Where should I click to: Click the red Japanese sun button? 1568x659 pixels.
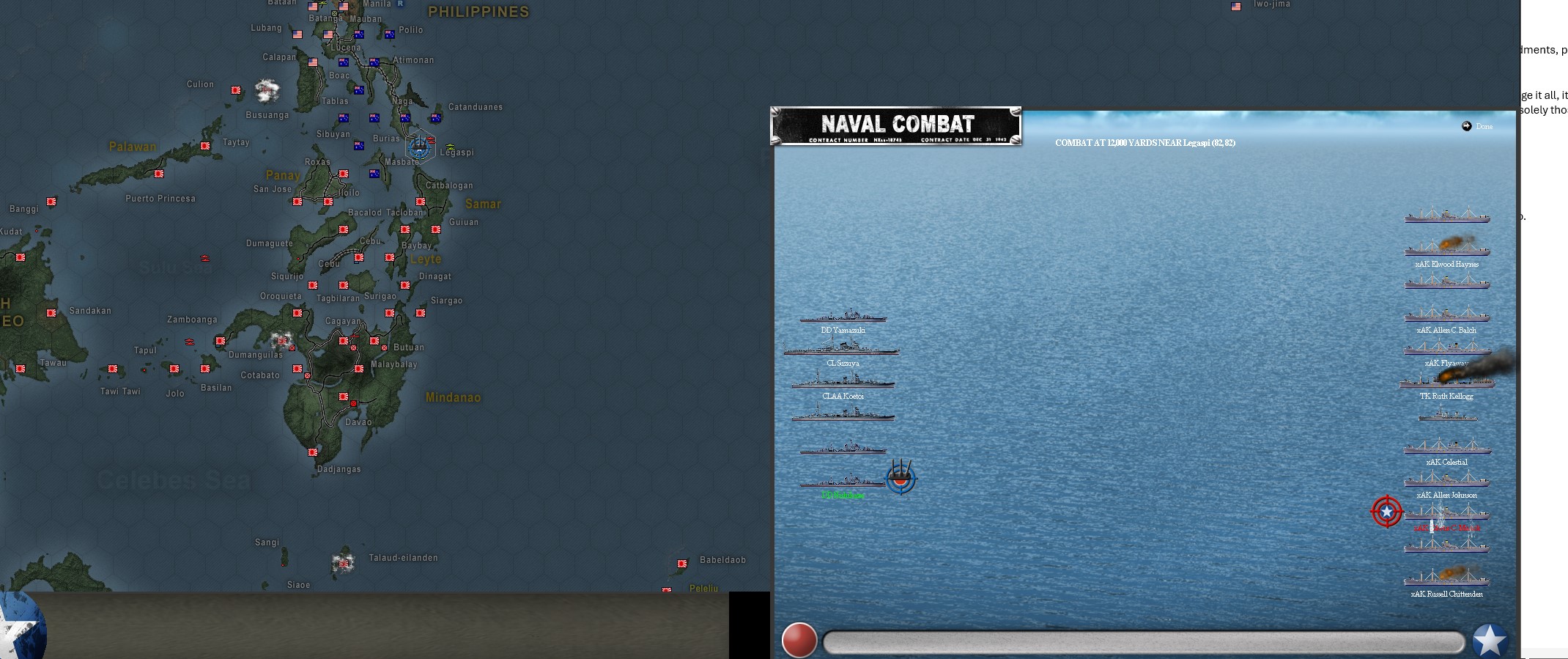click(799, 640)
